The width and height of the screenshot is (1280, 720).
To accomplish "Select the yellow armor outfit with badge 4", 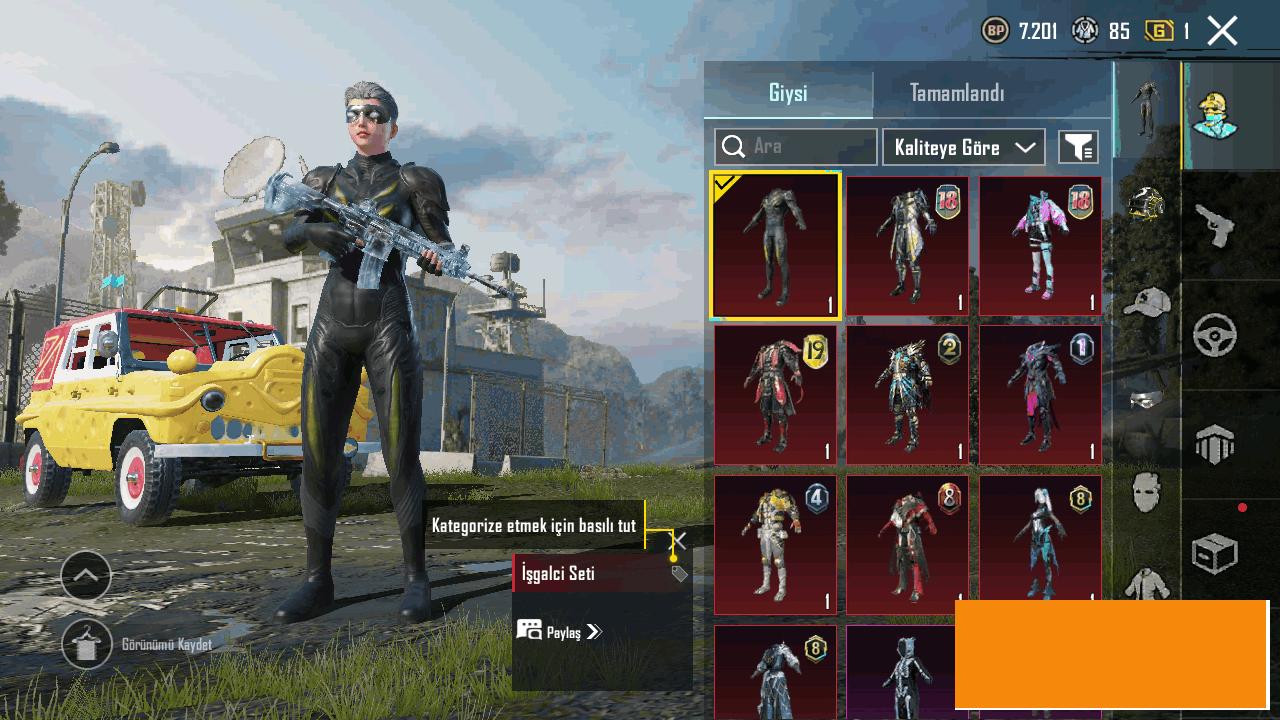I will 775,544.
